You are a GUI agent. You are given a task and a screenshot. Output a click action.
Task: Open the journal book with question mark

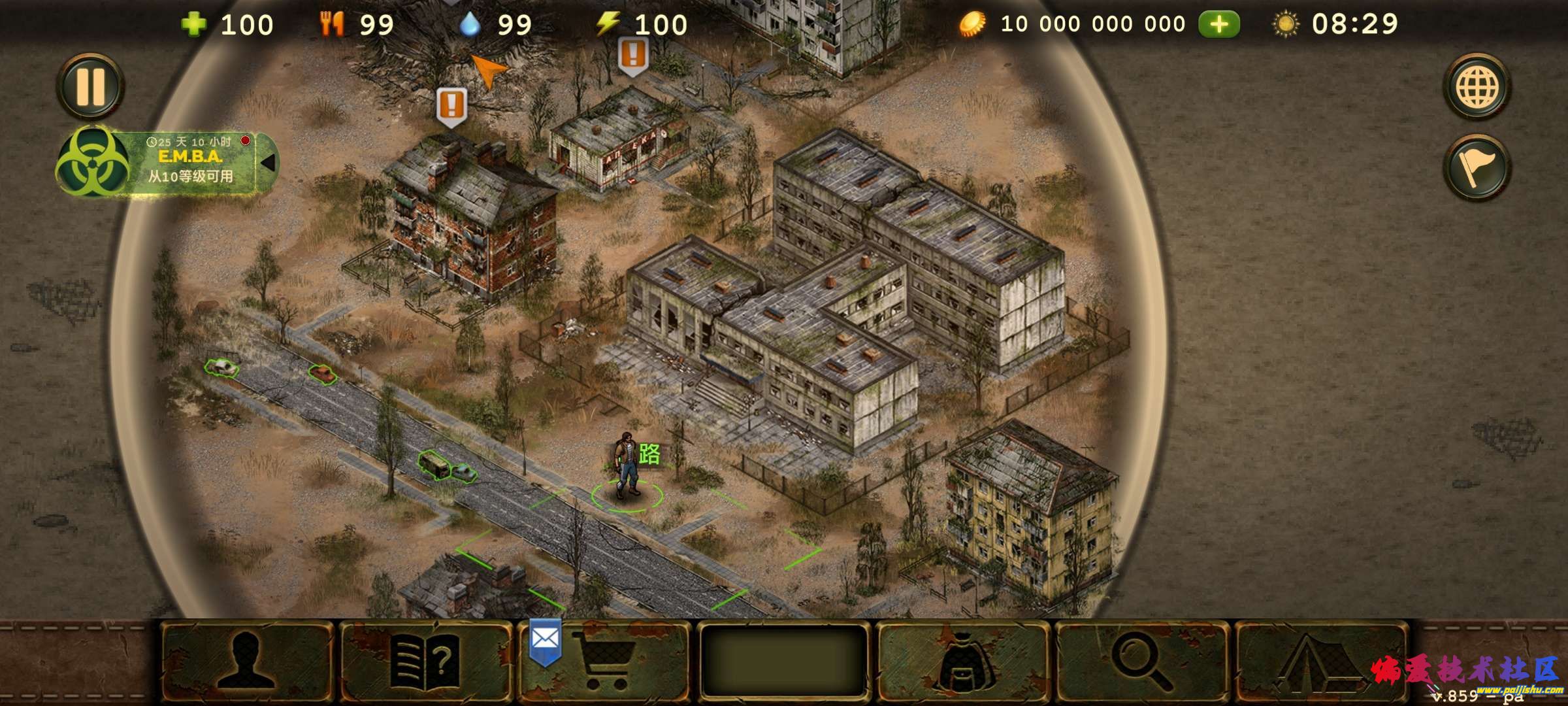[x=425, y=662]
